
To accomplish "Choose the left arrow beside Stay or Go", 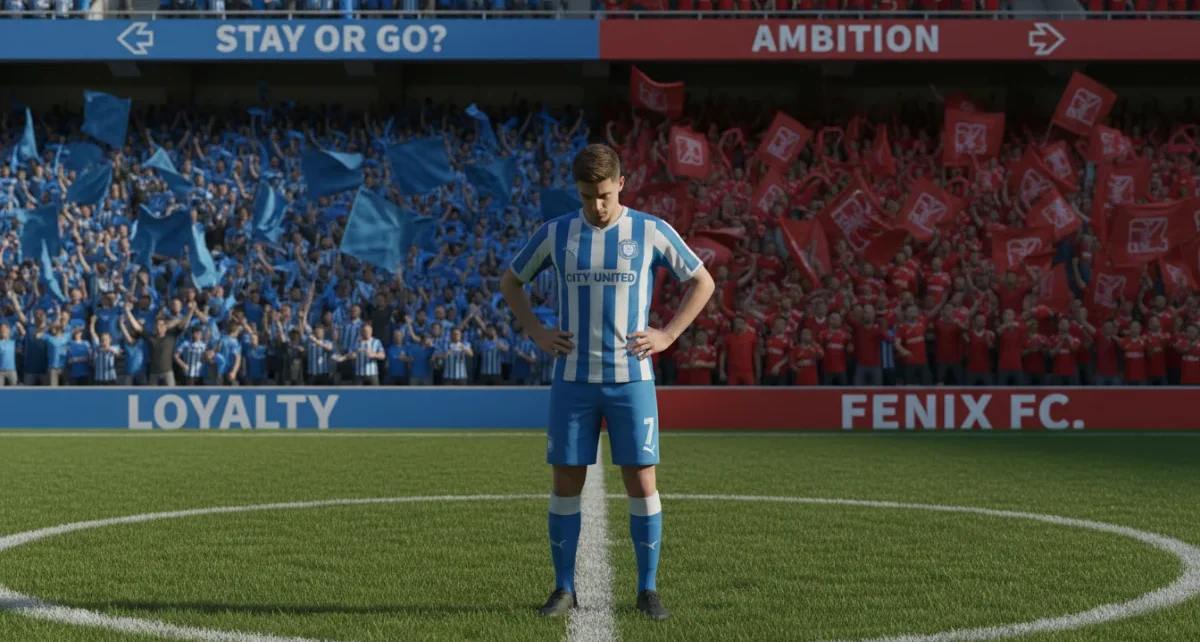I will (x=135, y=39).
